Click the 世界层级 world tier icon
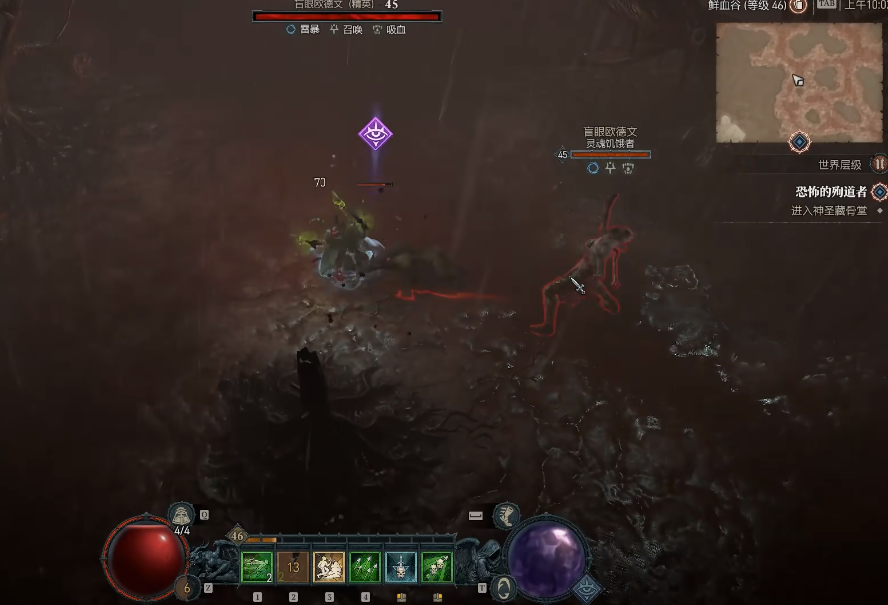 (x=879, y=164)
